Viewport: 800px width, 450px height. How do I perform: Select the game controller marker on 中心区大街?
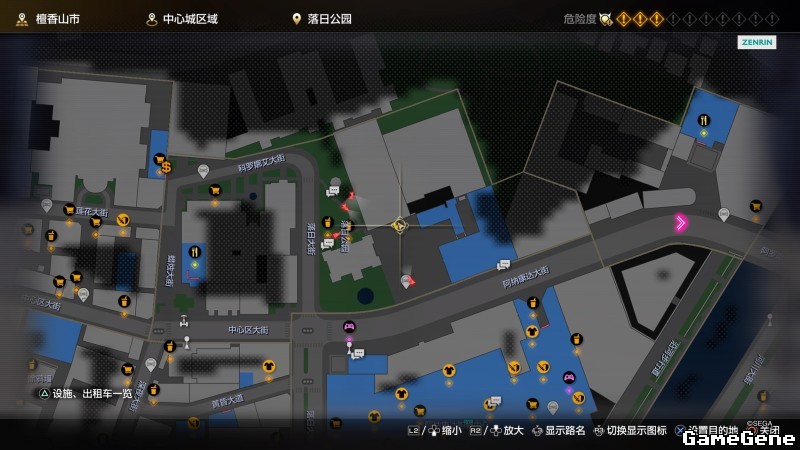[349, 326]
